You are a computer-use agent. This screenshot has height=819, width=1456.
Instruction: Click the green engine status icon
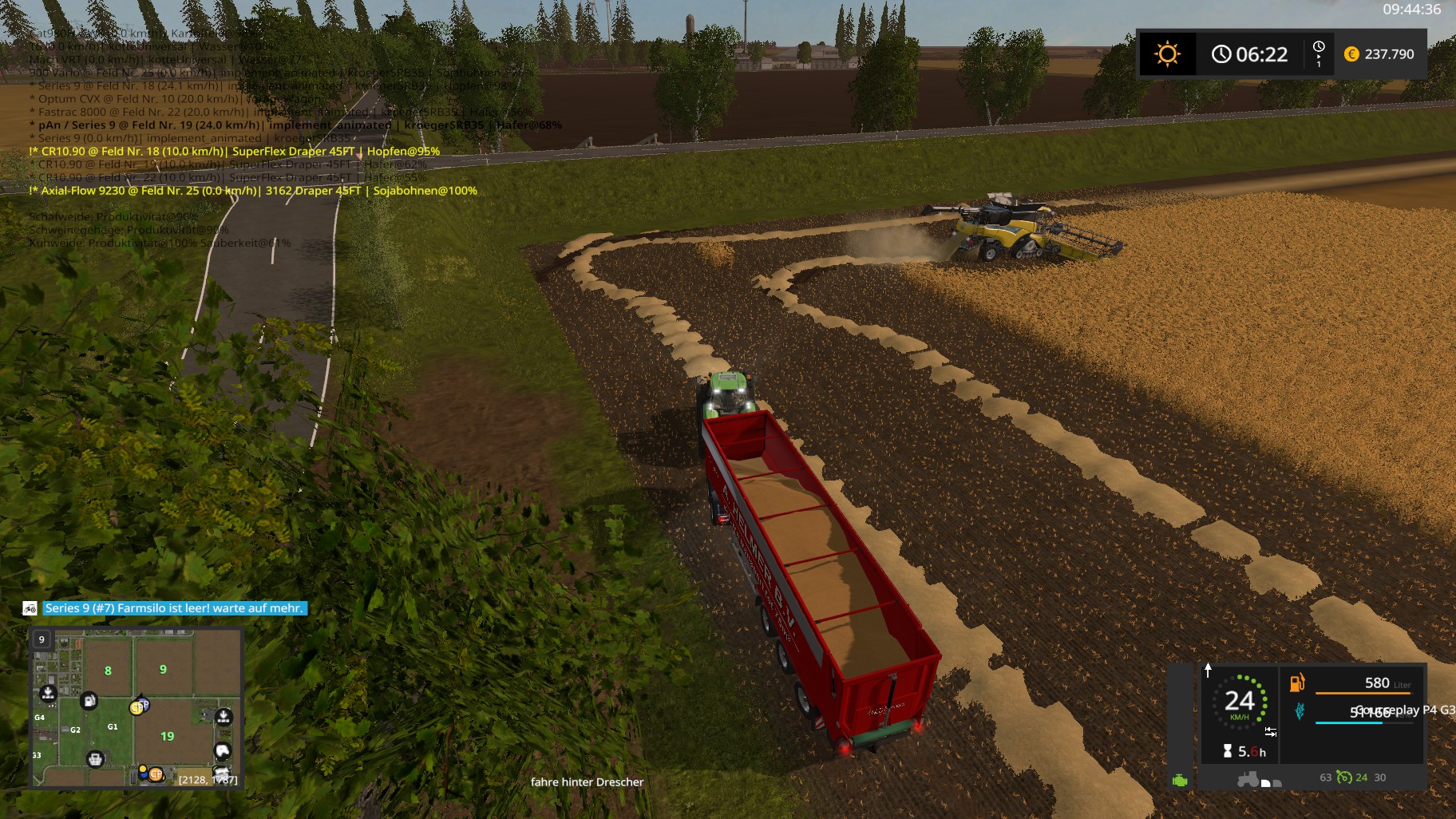click(x=1180, y=781)
